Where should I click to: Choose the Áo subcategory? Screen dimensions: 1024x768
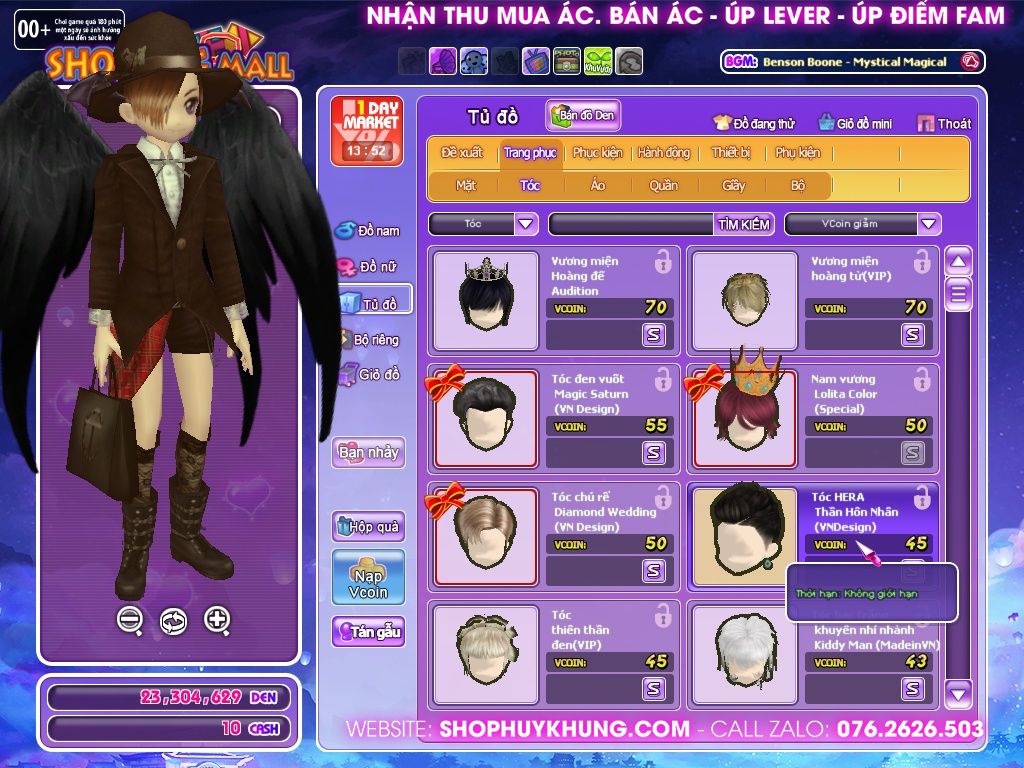(x=597, y=185)
